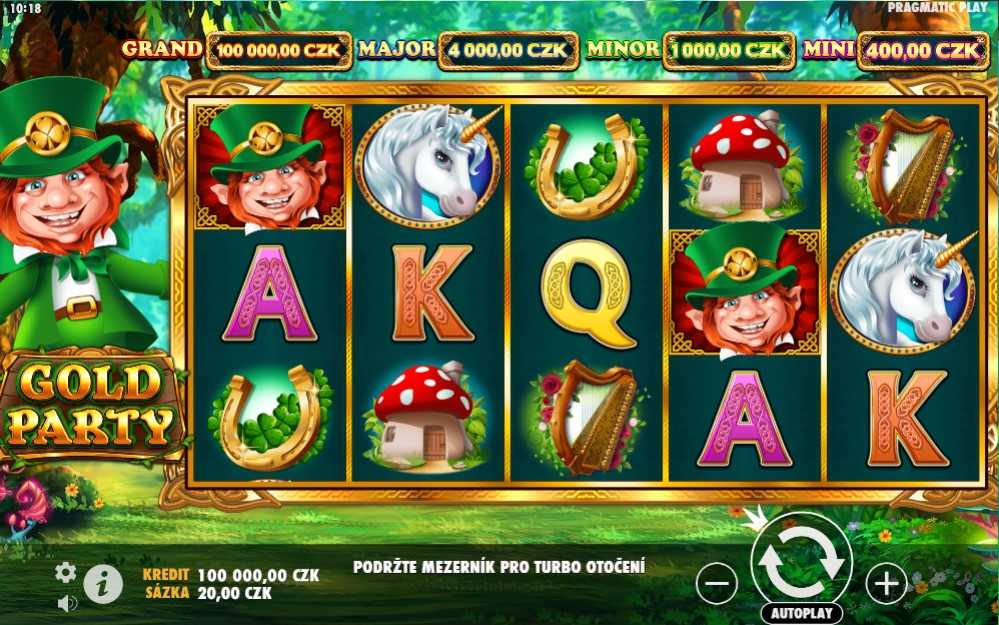Open the settings gear menu
Image resolution: width=999 pixels, height=625 pixels.
tap(66, 572)
